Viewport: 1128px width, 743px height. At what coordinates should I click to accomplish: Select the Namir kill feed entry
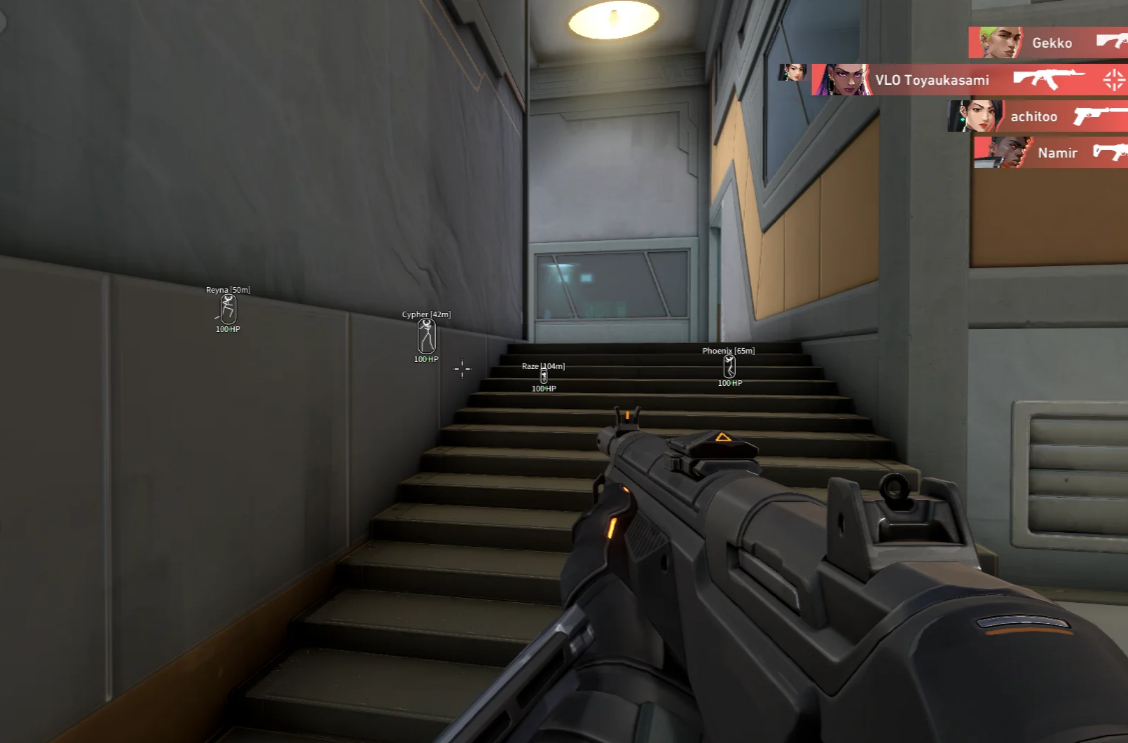[1052, 153]
